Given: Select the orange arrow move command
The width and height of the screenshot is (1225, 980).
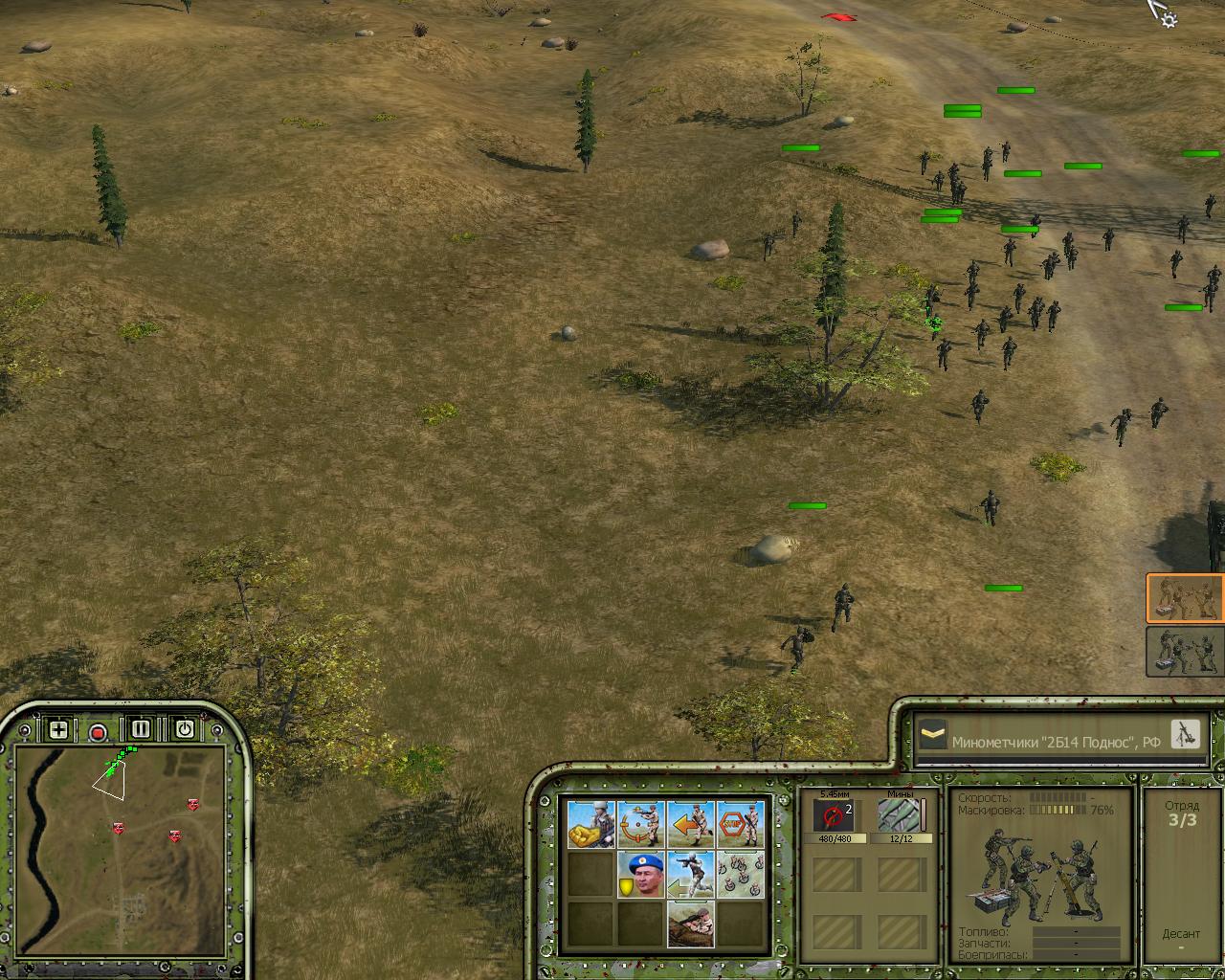Looking at the screenshot, I should 690,824.
